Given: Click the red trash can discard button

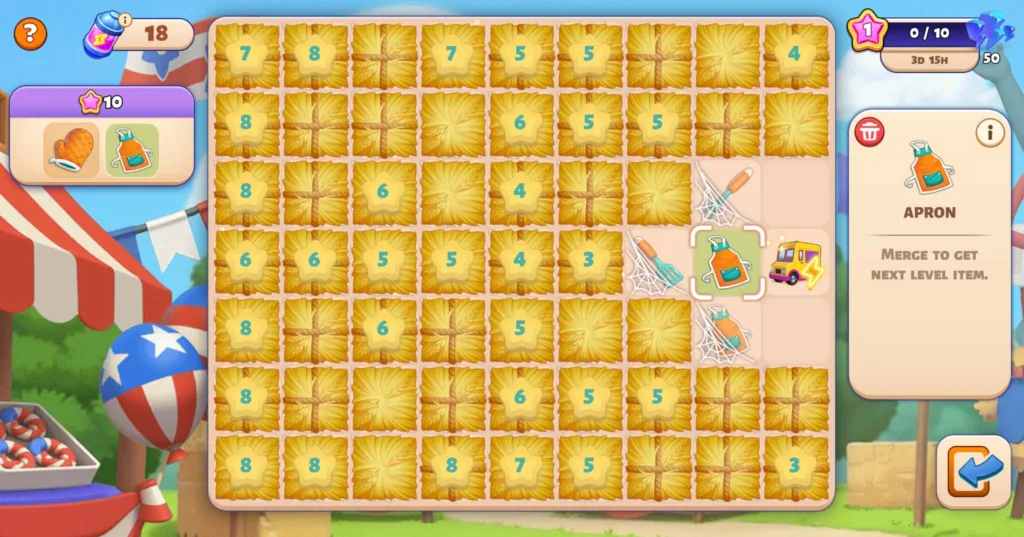Looking at the screenshot, I should (869, 132).
